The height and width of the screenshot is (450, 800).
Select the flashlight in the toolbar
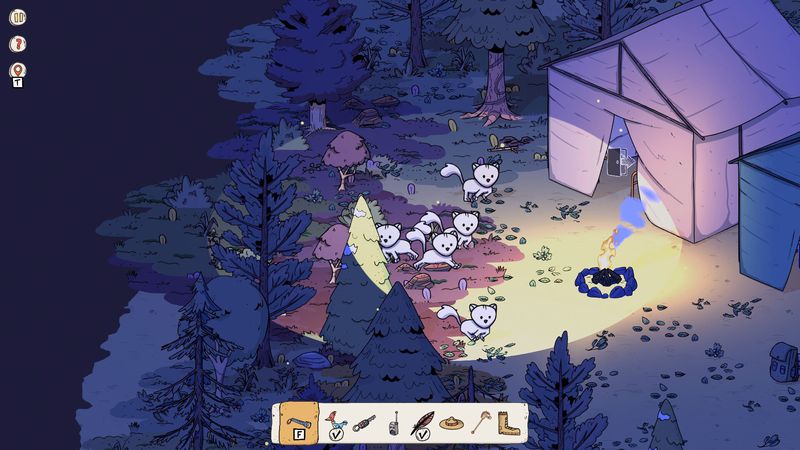pyautogui.click(x=297, y=422)
